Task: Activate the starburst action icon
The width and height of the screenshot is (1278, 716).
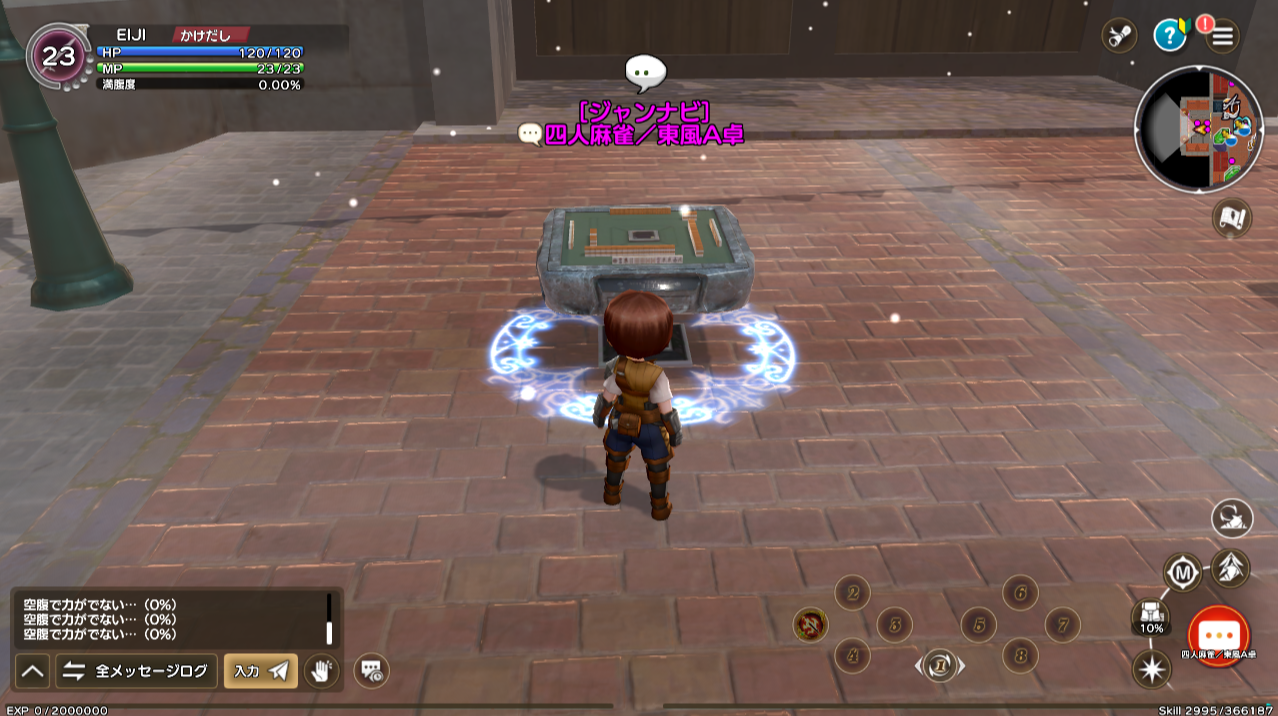Action: click(x=1151, y=668)
